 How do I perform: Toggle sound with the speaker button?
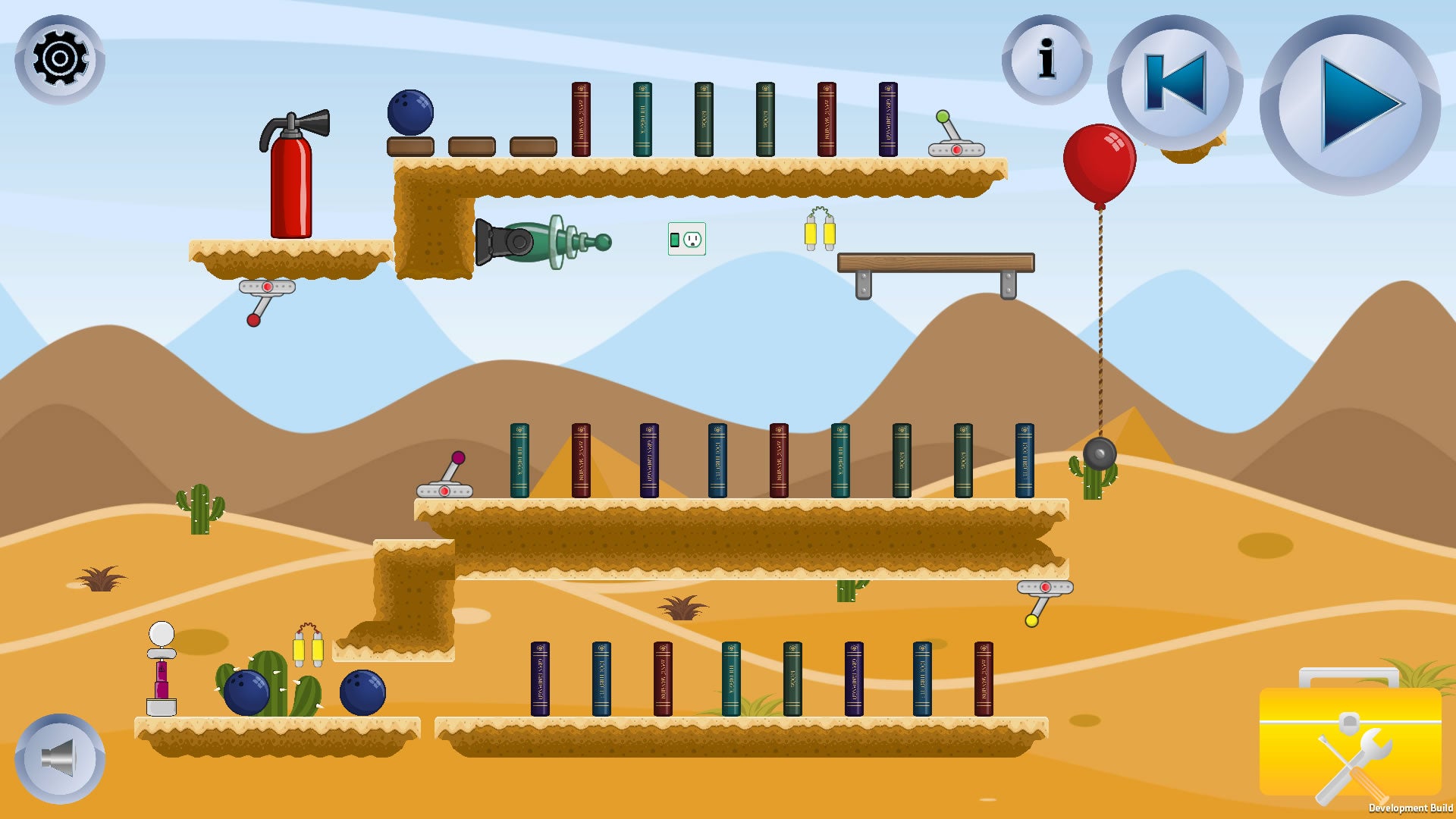(x=60, y=758)
